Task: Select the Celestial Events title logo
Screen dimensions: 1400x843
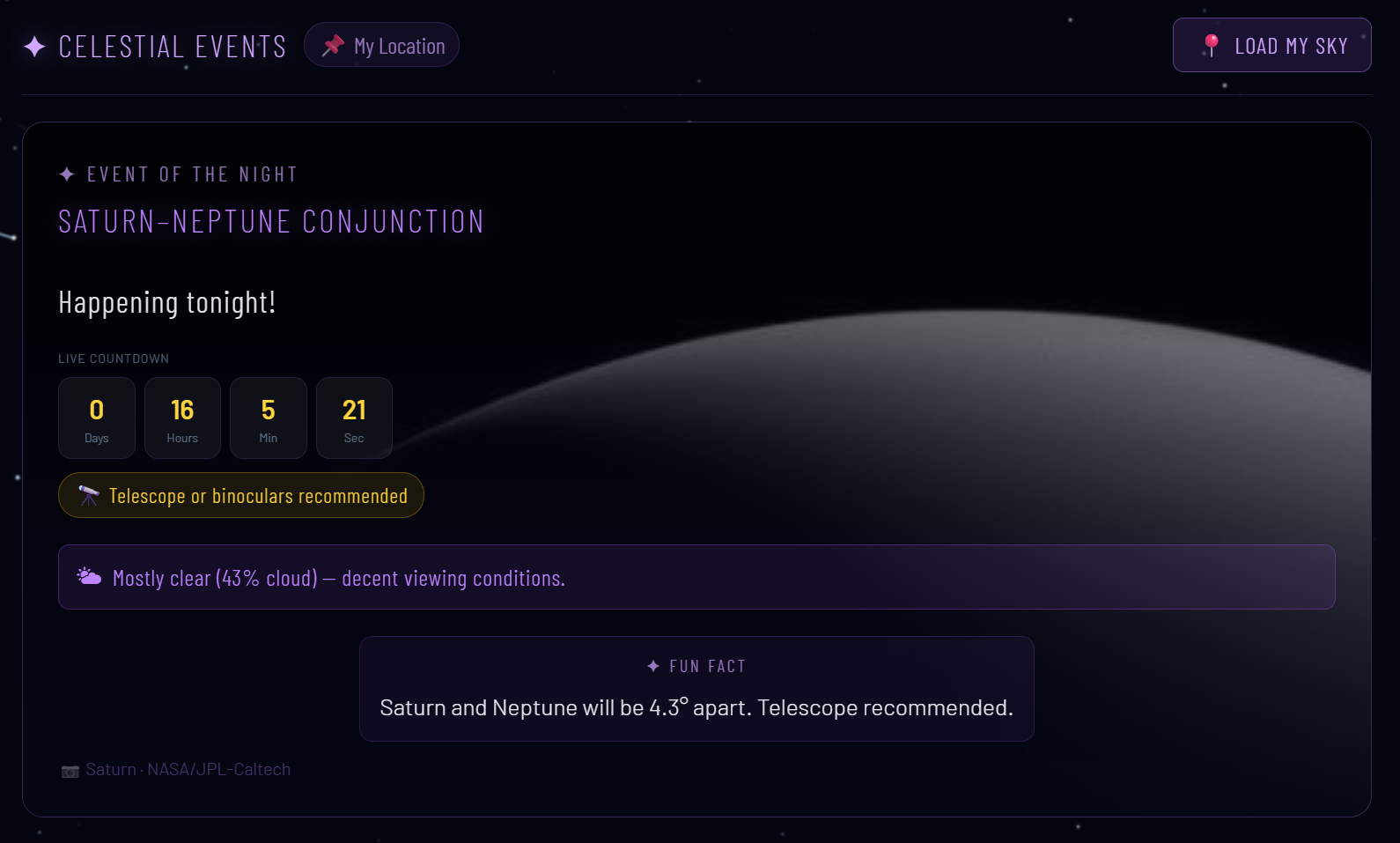Action: coord(156,47)
